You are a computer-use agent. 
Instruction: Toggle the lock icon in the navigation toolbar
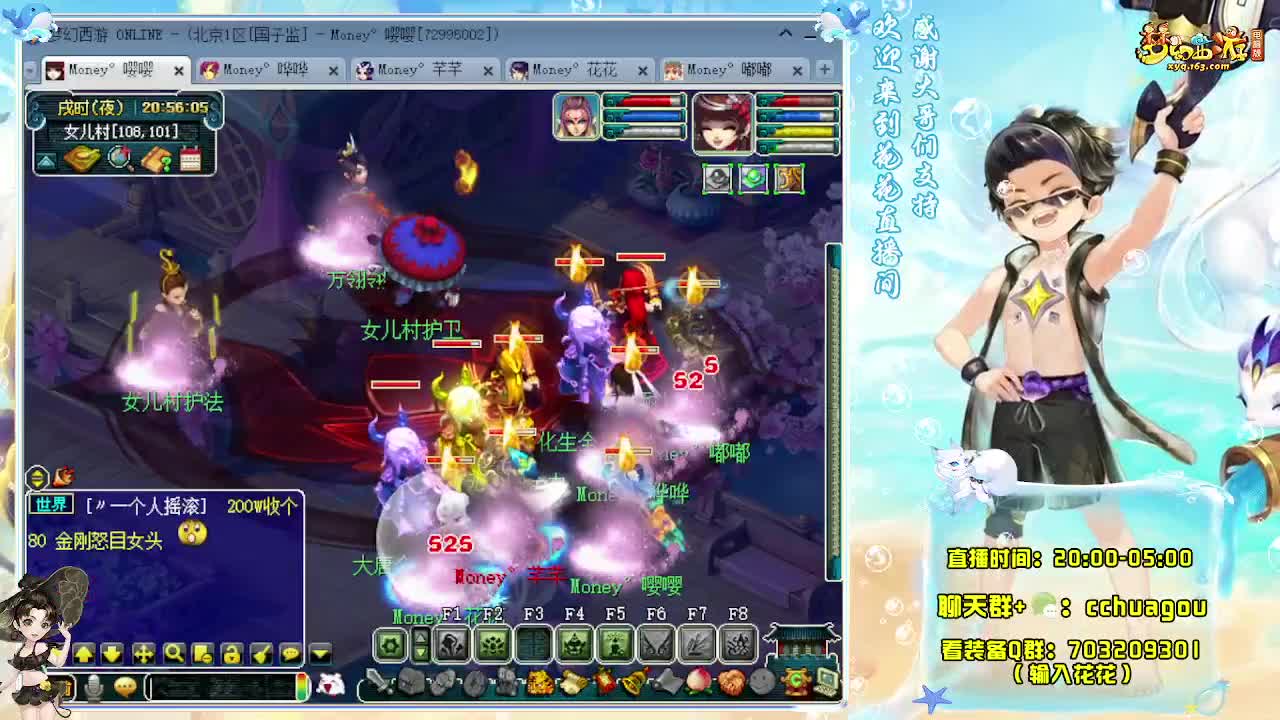tap(231, 654)
